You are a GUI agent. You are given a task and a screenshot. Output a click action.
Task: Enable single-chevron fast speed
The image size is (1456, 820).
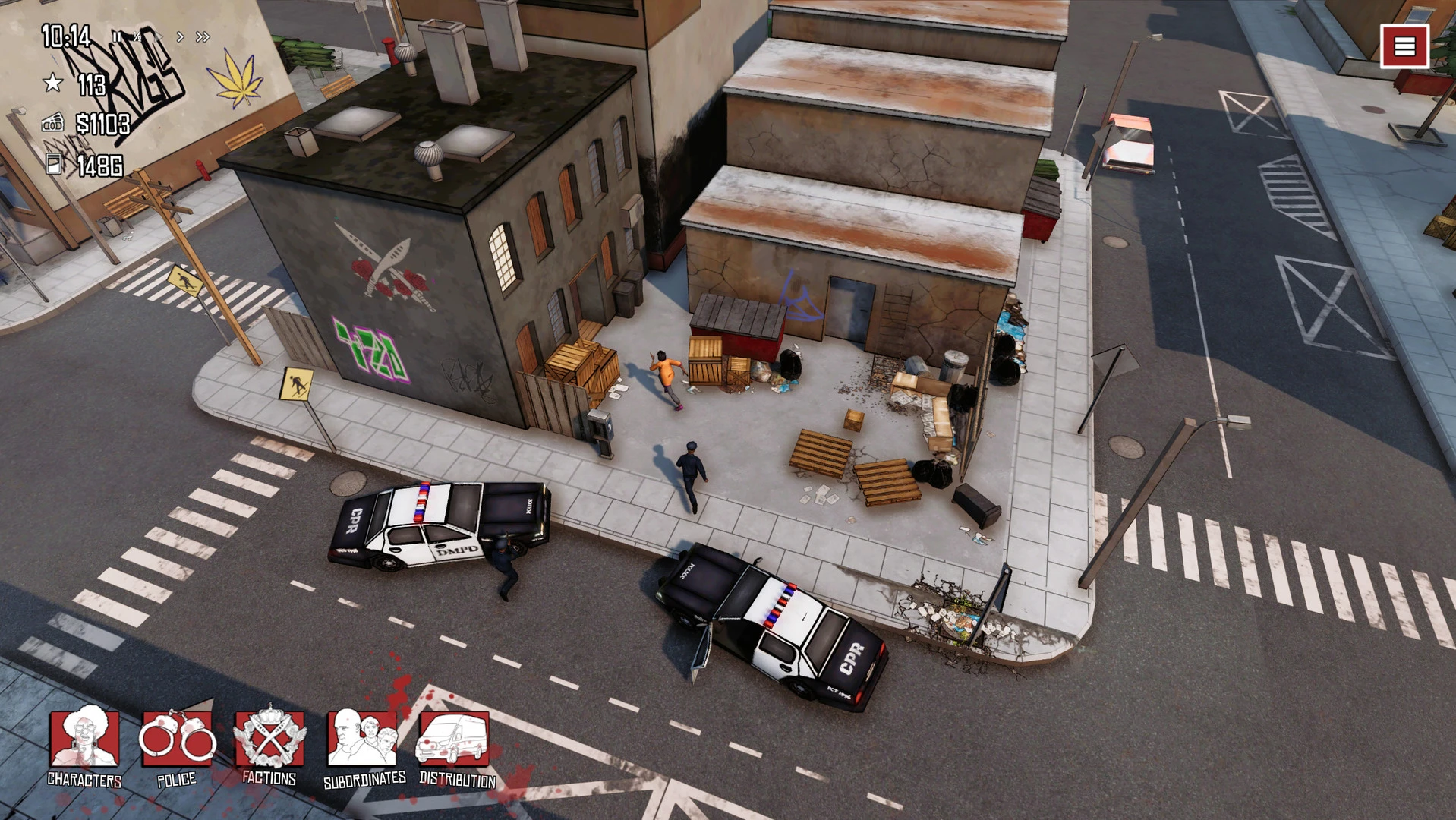pos(181,36)
